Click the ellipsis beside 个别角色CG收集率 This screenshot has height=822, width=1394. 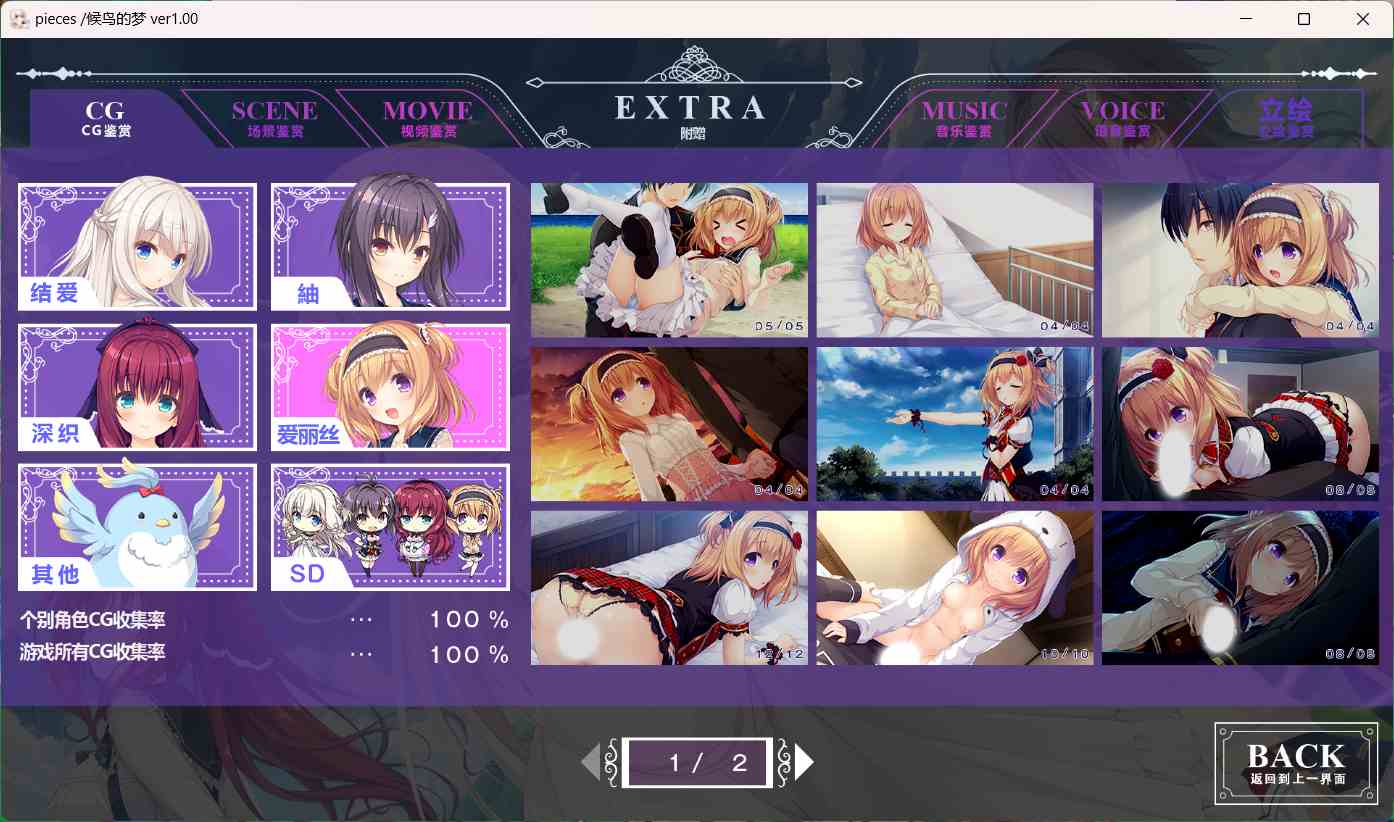(x=360, y=619)
